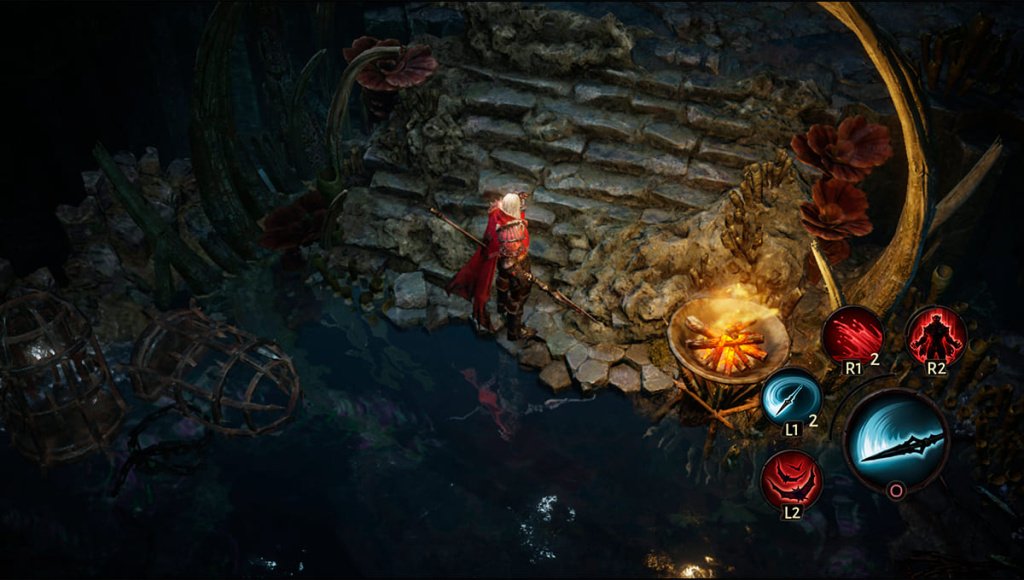Use the red blood slash skill
The height and width of the screenshot is (580, 1024).
[x=853, y=335]
